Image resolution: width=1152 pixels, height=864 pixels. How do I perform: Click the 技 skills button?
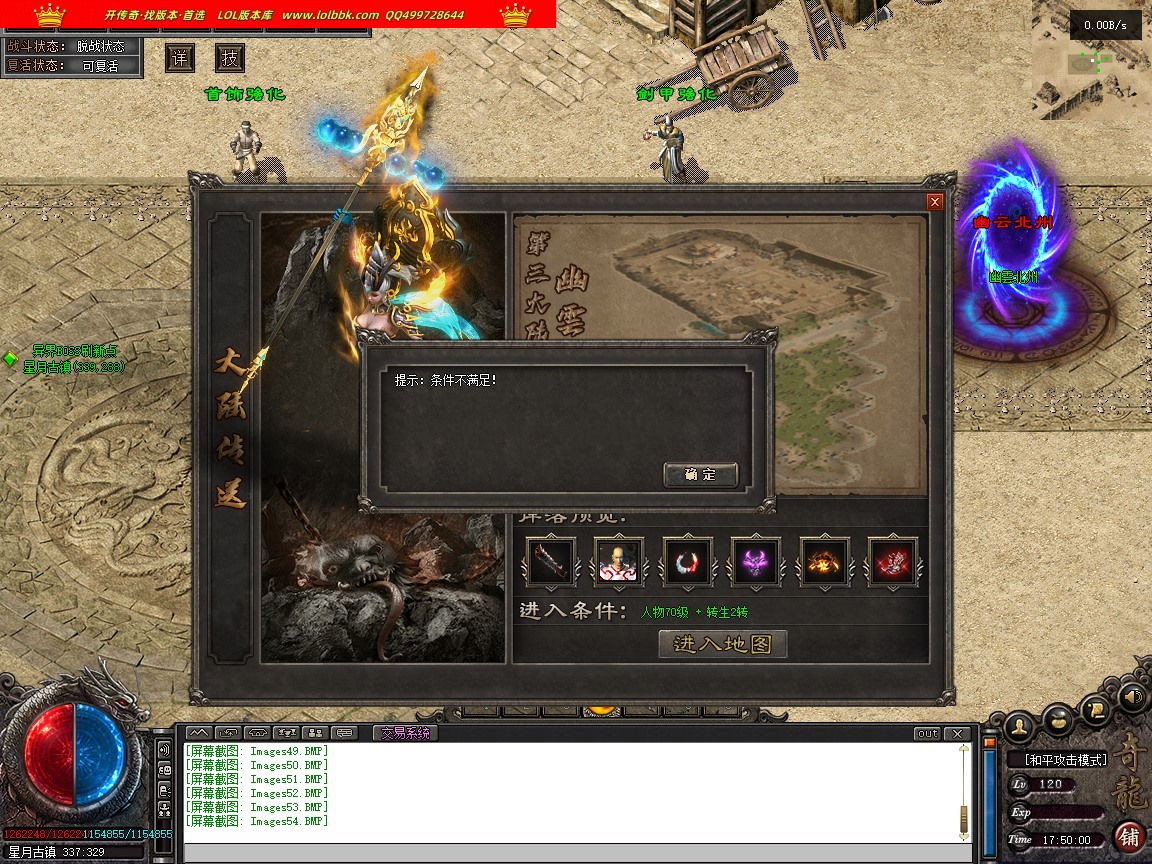[x=230, y=58]
